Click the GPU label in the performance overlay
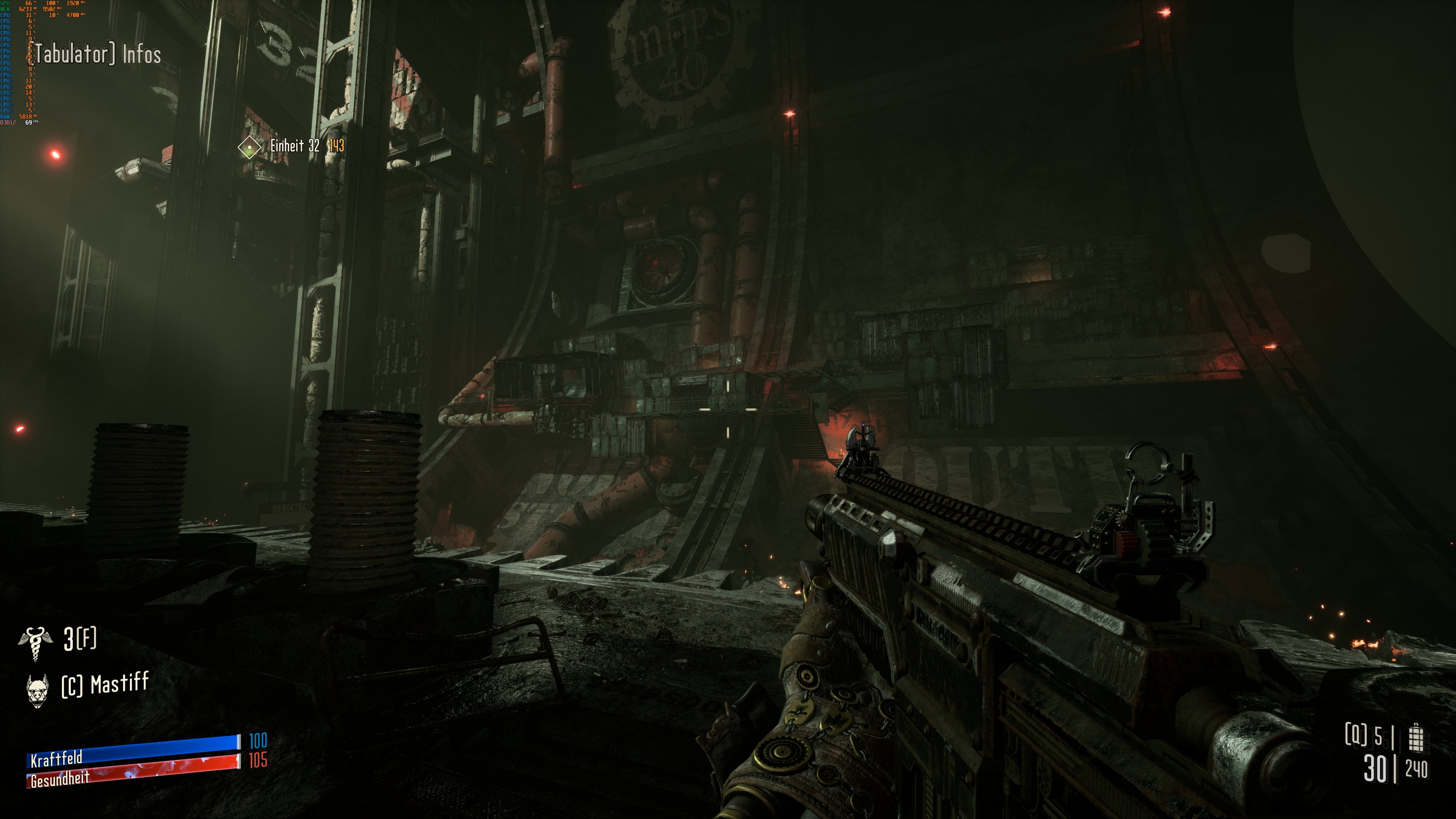Screen dimensions: 1456x819 (5, 3)
